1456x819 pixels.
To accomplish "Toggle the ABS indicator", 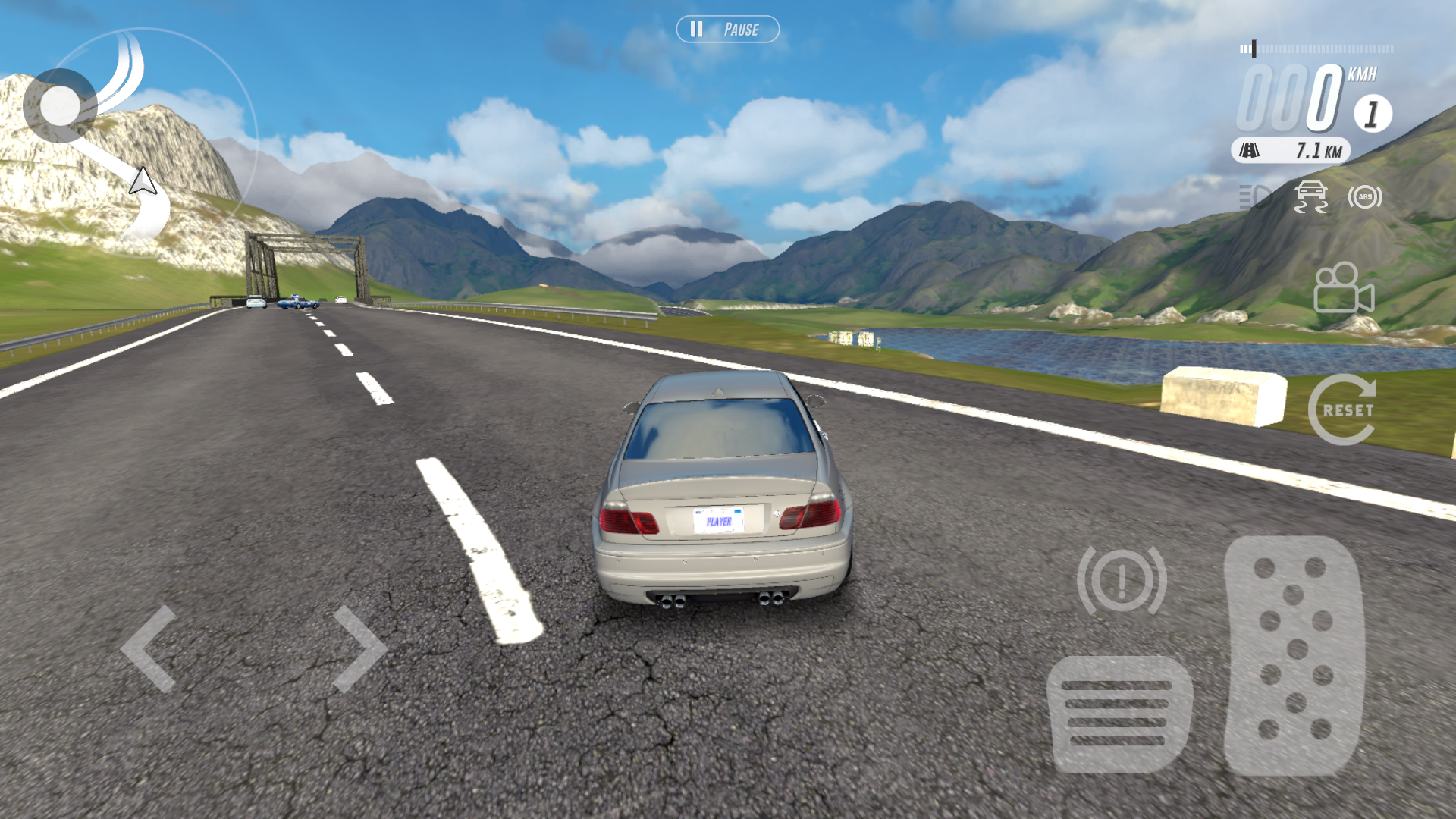I will coord(1365,197).
